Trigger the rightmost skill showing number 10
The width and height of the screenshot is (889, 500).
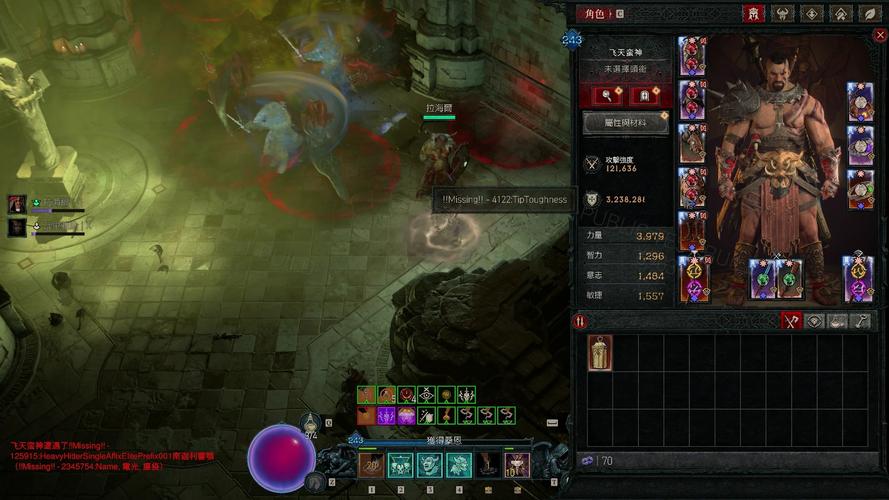click(517, 464)
